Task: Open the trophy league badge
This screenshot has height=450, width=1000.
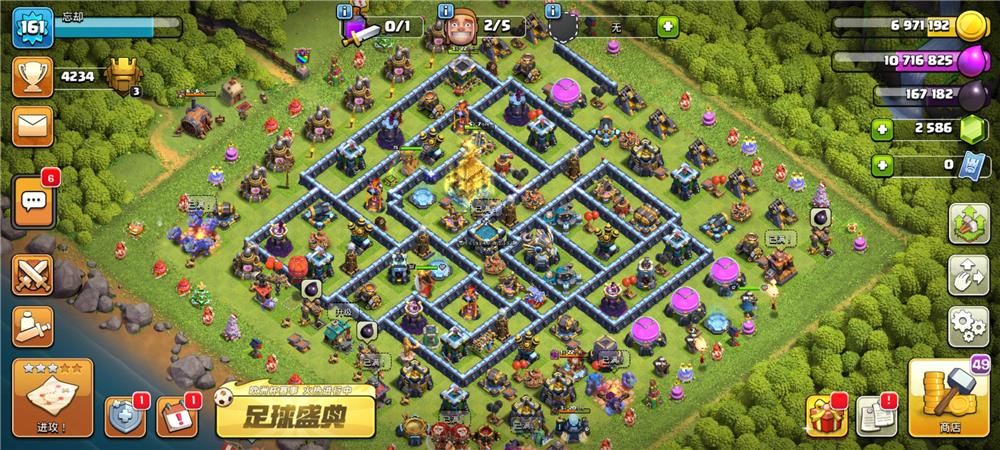Action: point(122,75)
